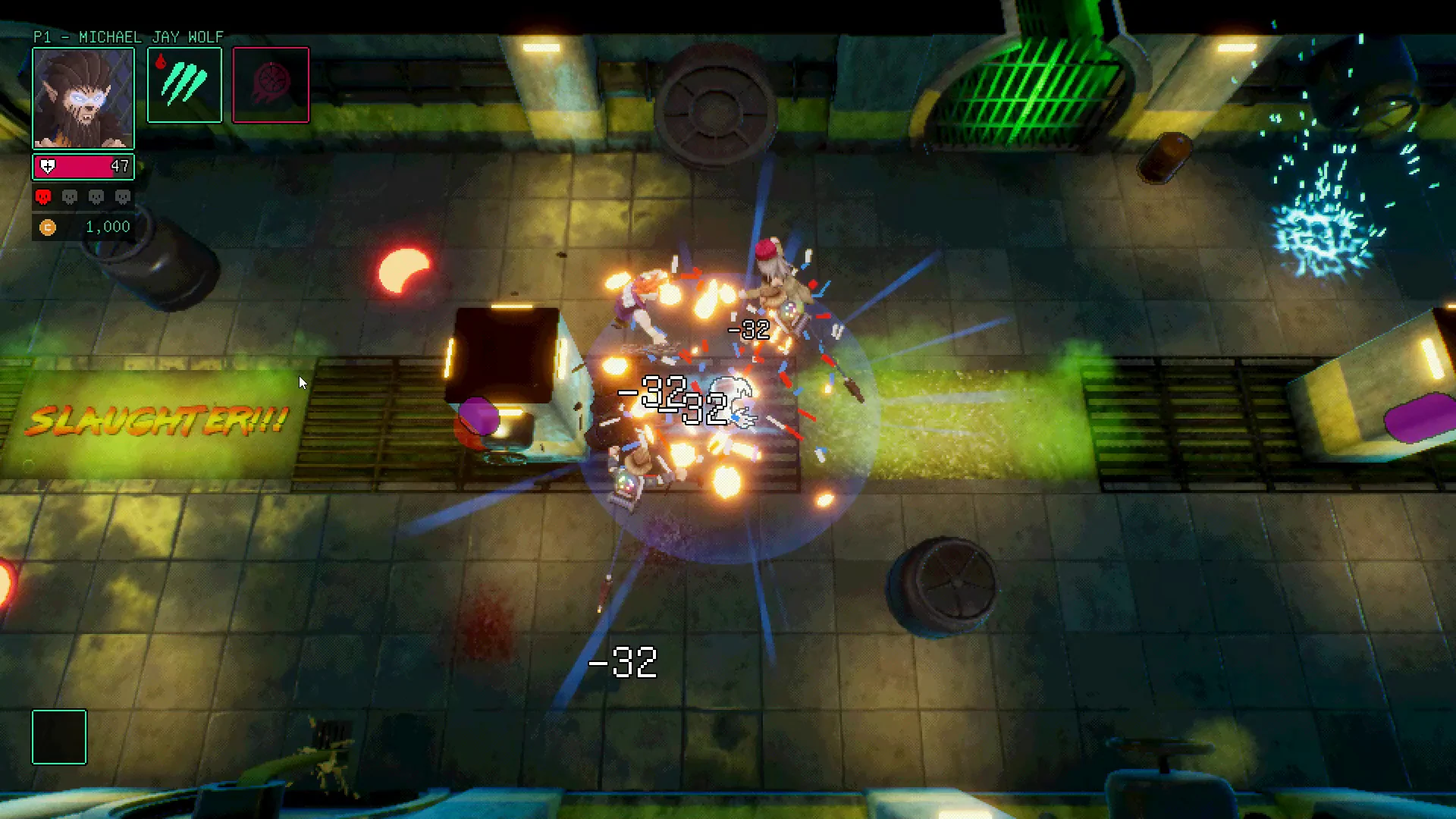Click the pink health bar showing 47
1456x819 pixels.
point(83,166)
